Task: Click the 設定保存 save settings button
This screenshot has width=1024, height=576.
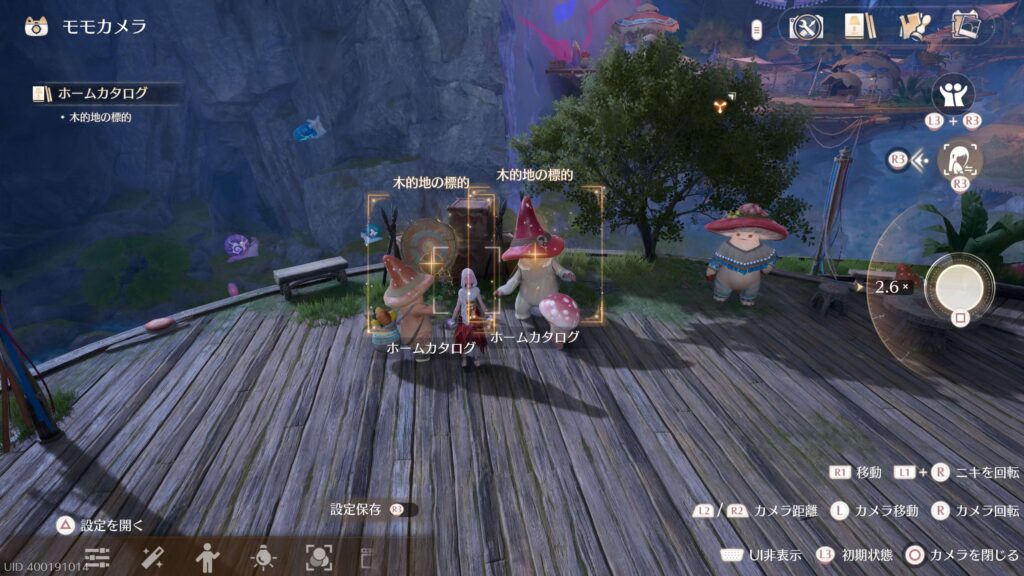Action: click(x=358, y=509)
